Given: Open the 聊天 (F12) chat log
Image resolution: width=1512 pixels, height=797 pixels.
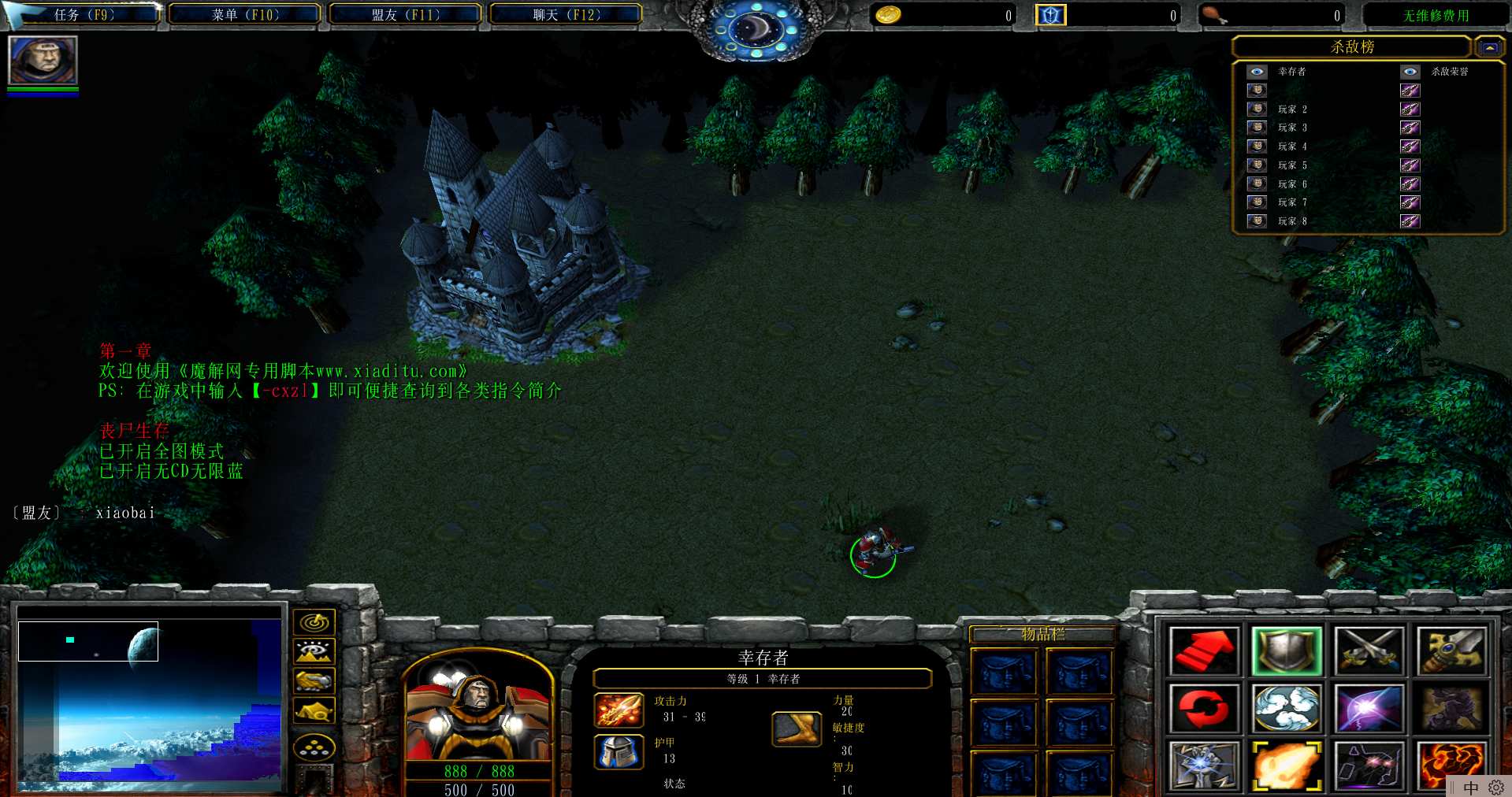Looking at the screenshot, I should 566,15.
